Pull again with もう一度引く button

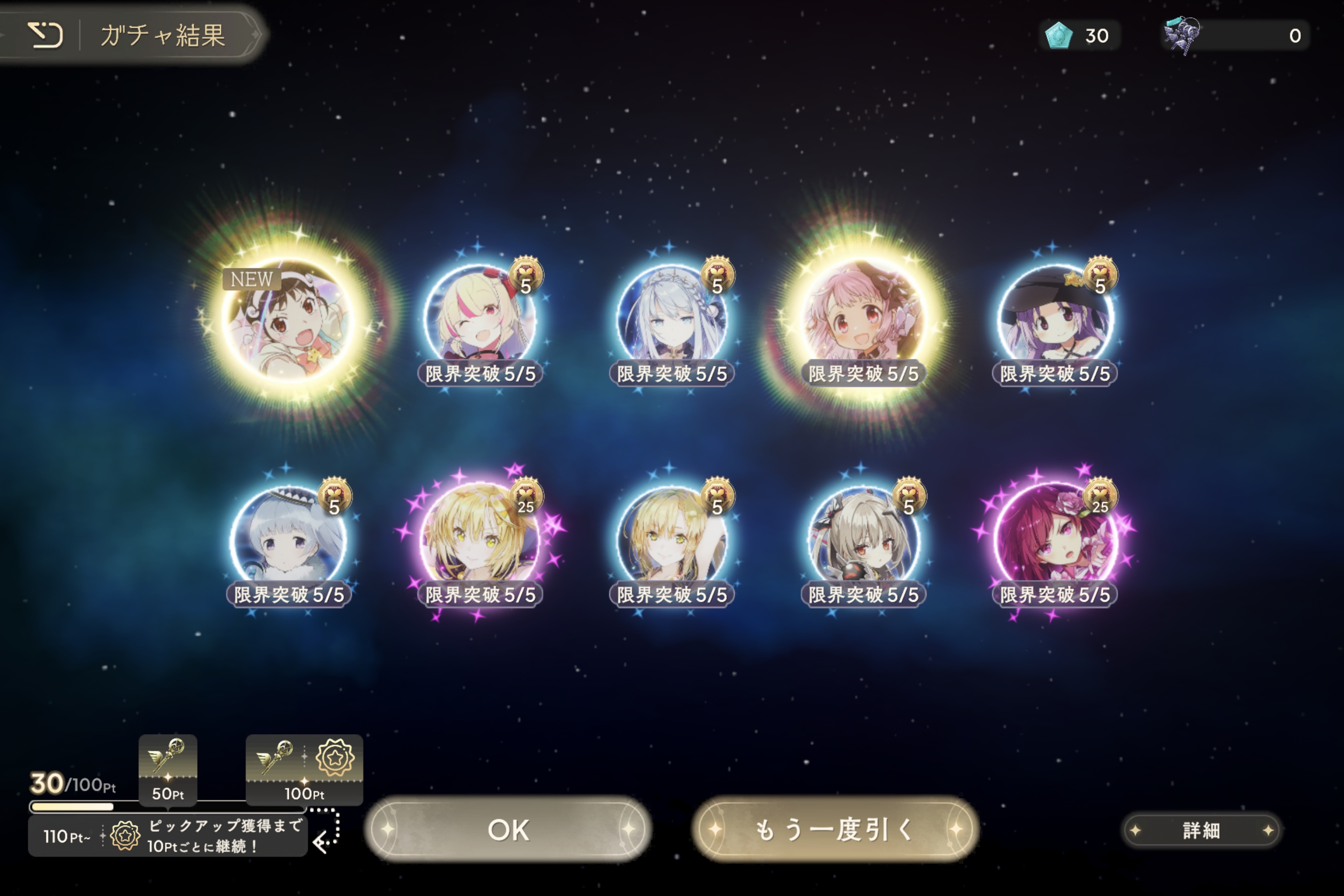(835, 829)
